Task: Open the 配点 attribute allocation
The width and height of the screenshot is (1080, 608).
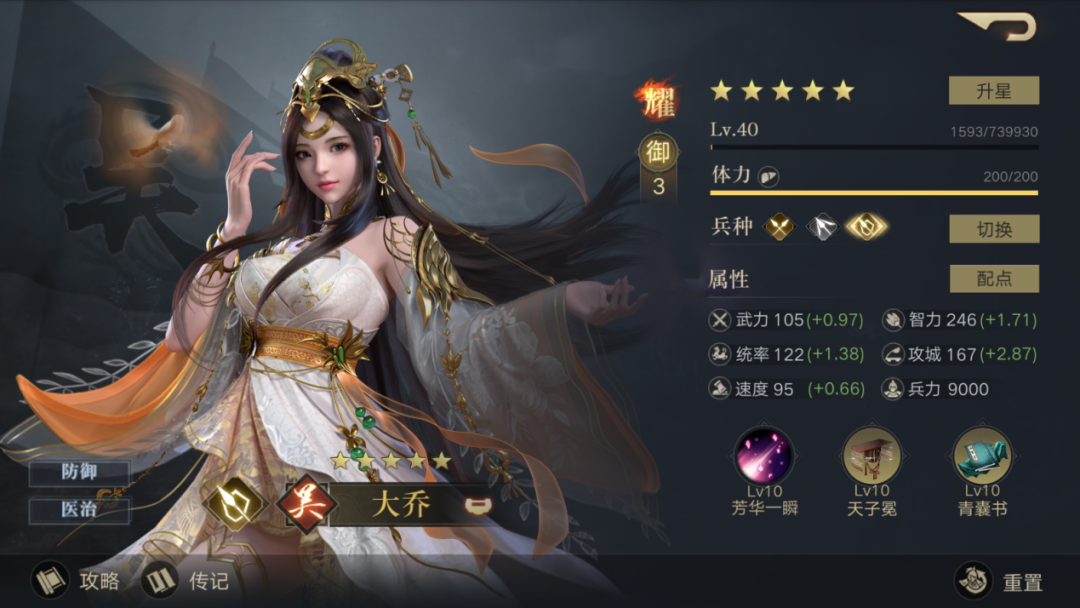Action: 993,279
